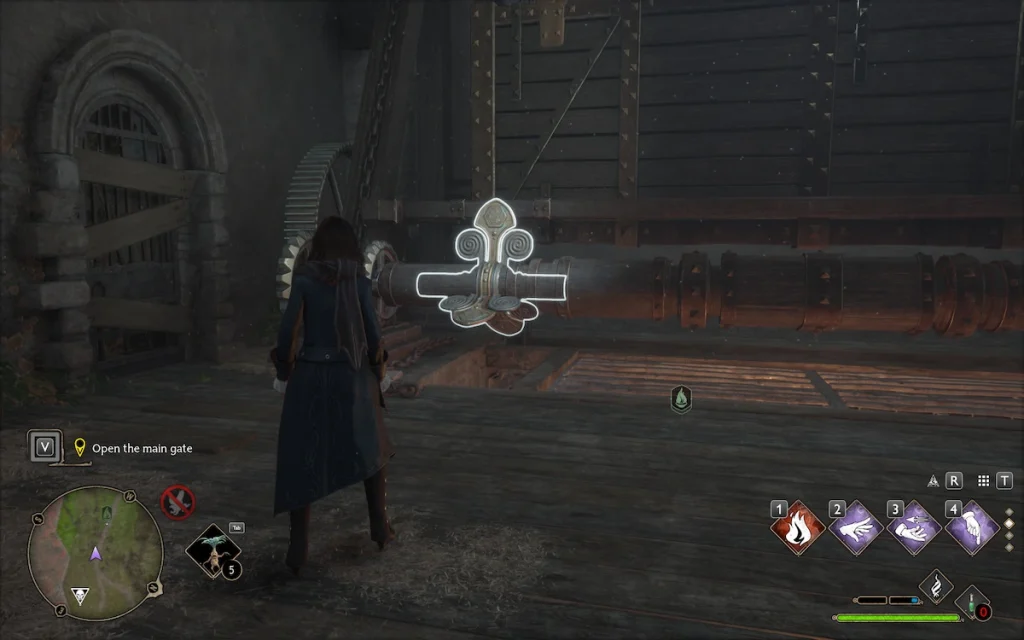
Task: Use the green Wiggenweld potion slot
Action: [x=972, y=603]
